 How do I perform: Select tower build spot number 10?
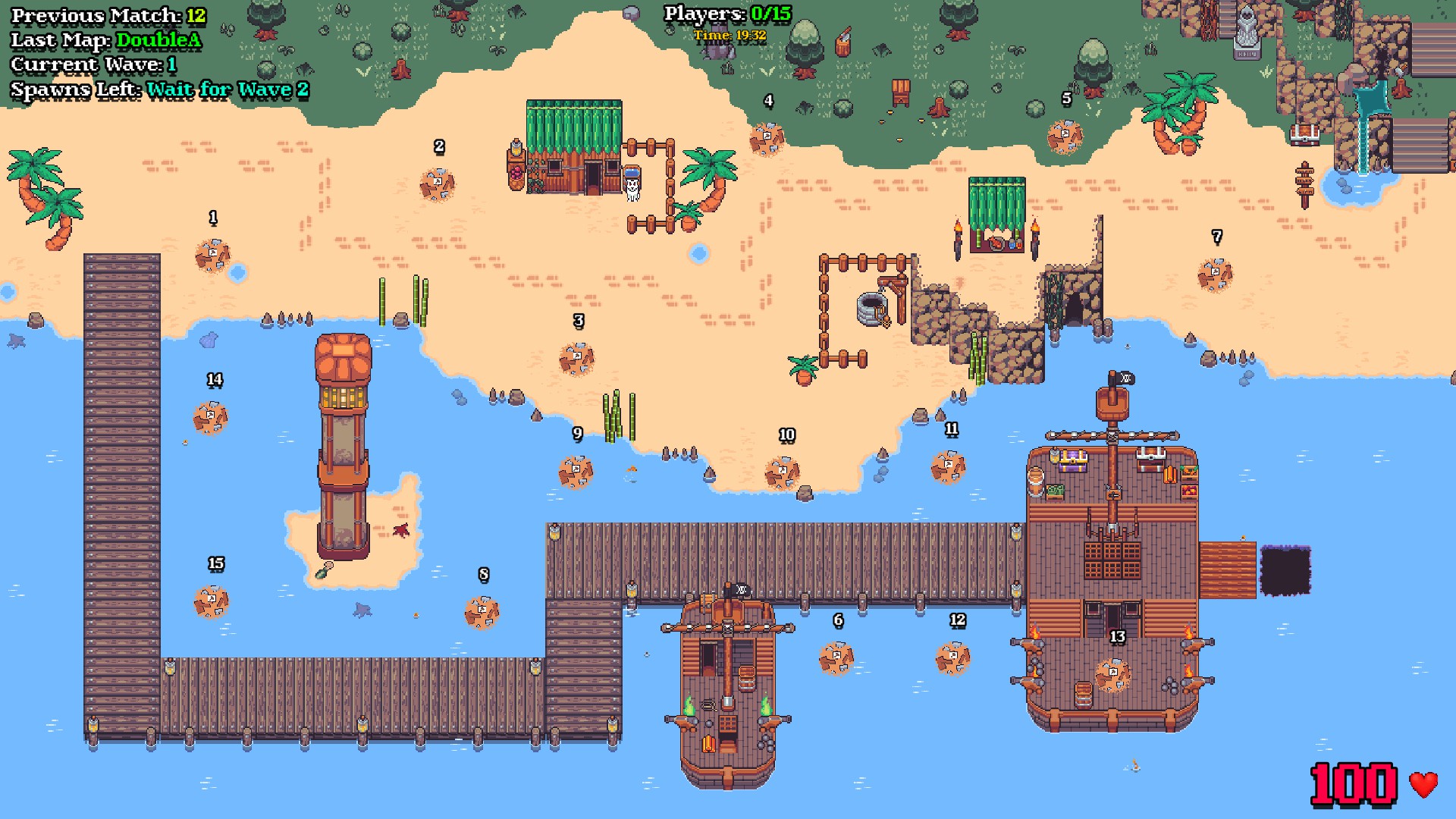[x=782, y=473]
